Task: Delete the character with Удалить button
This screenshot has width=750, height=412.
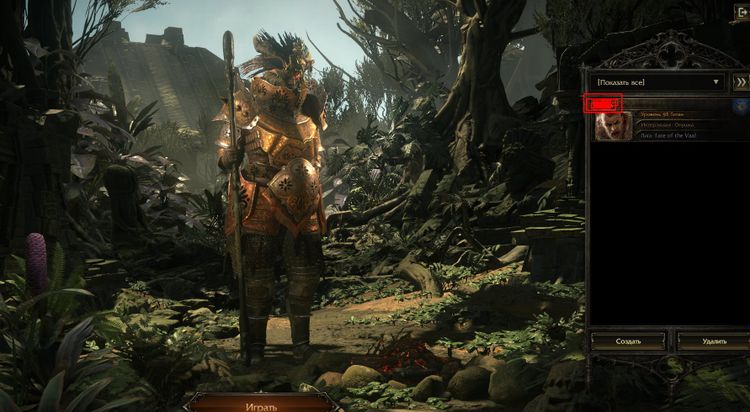Action: click(714, 341)
